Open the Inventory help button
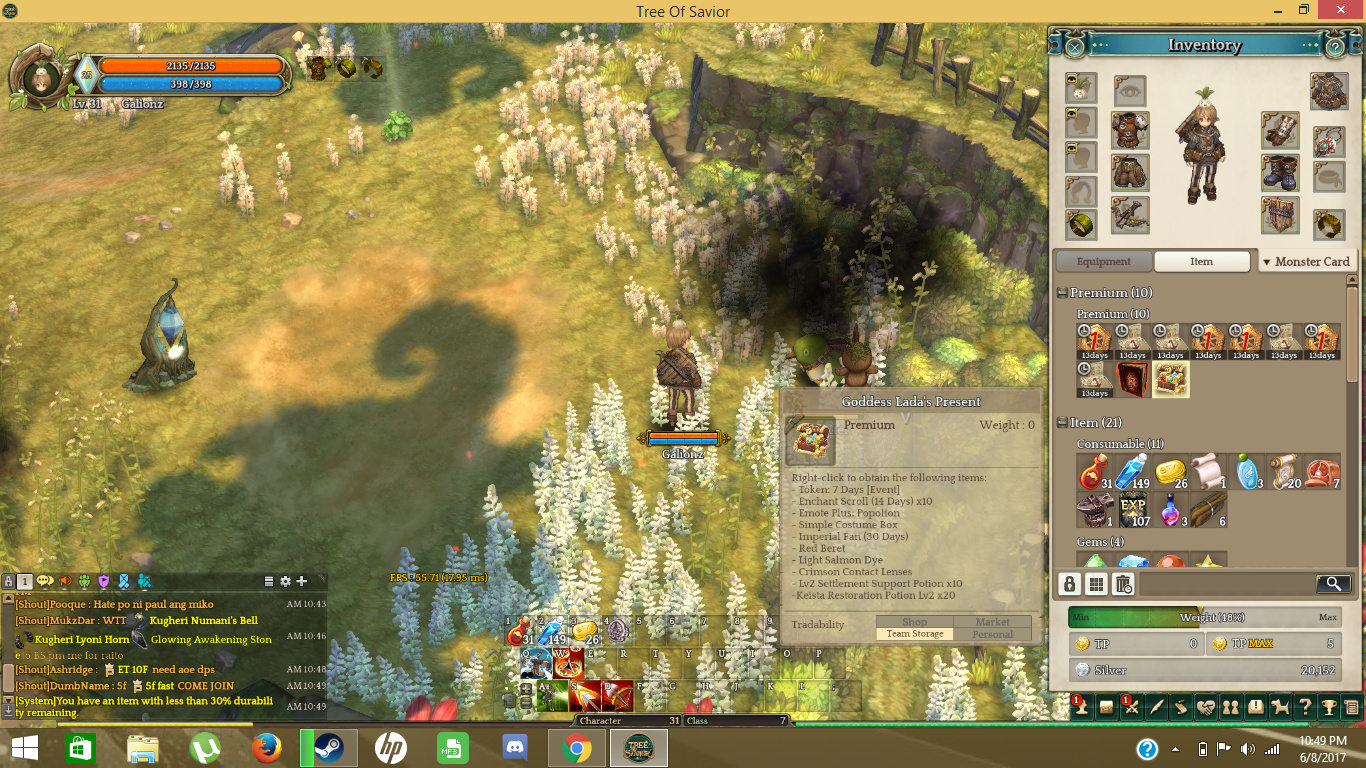The height and width of the screenshot is (768, 1366). [1334, 46]
